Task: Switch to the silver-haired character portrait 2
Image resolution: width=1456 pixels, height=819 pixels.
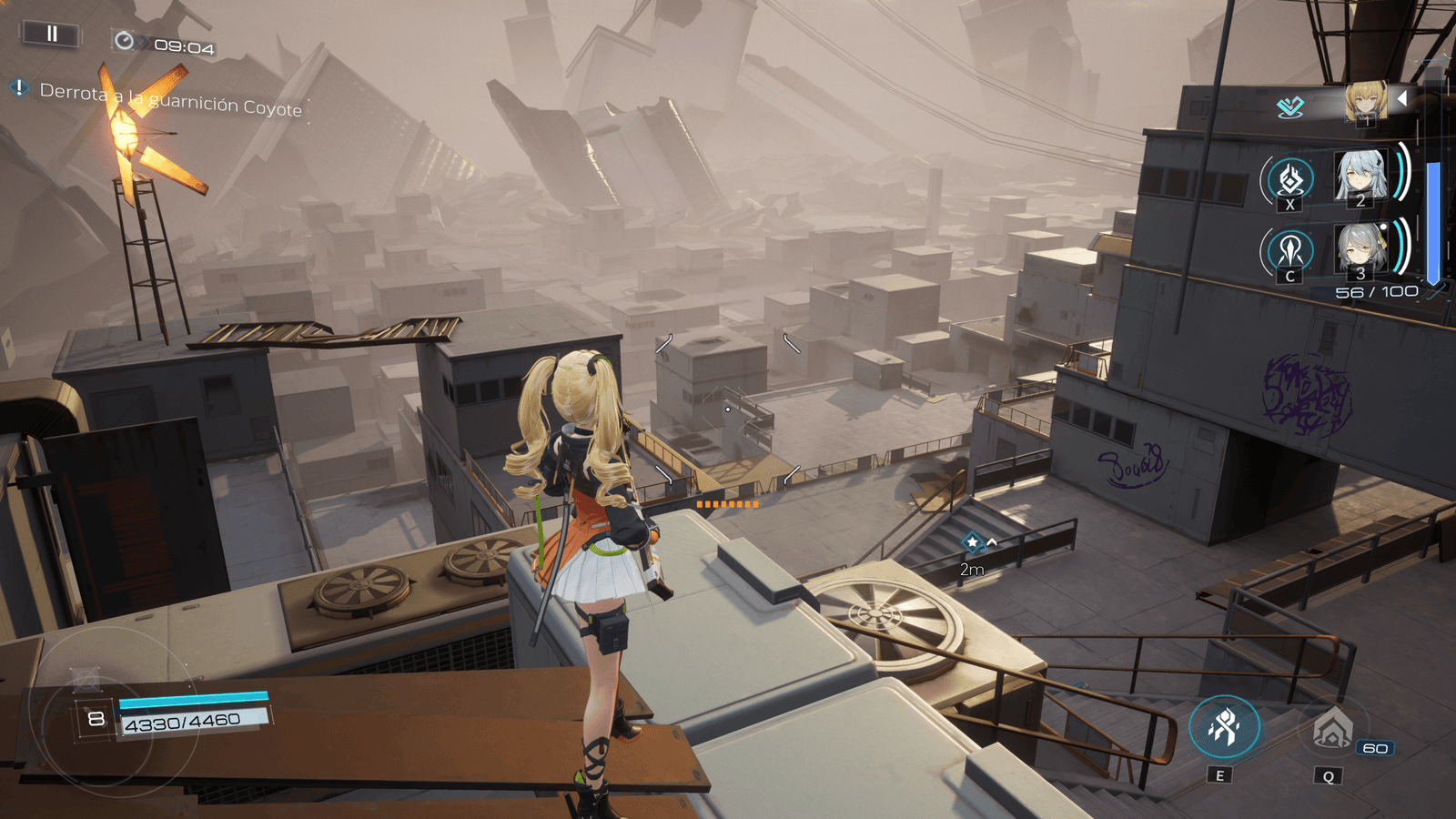Action: (1360, 176)
